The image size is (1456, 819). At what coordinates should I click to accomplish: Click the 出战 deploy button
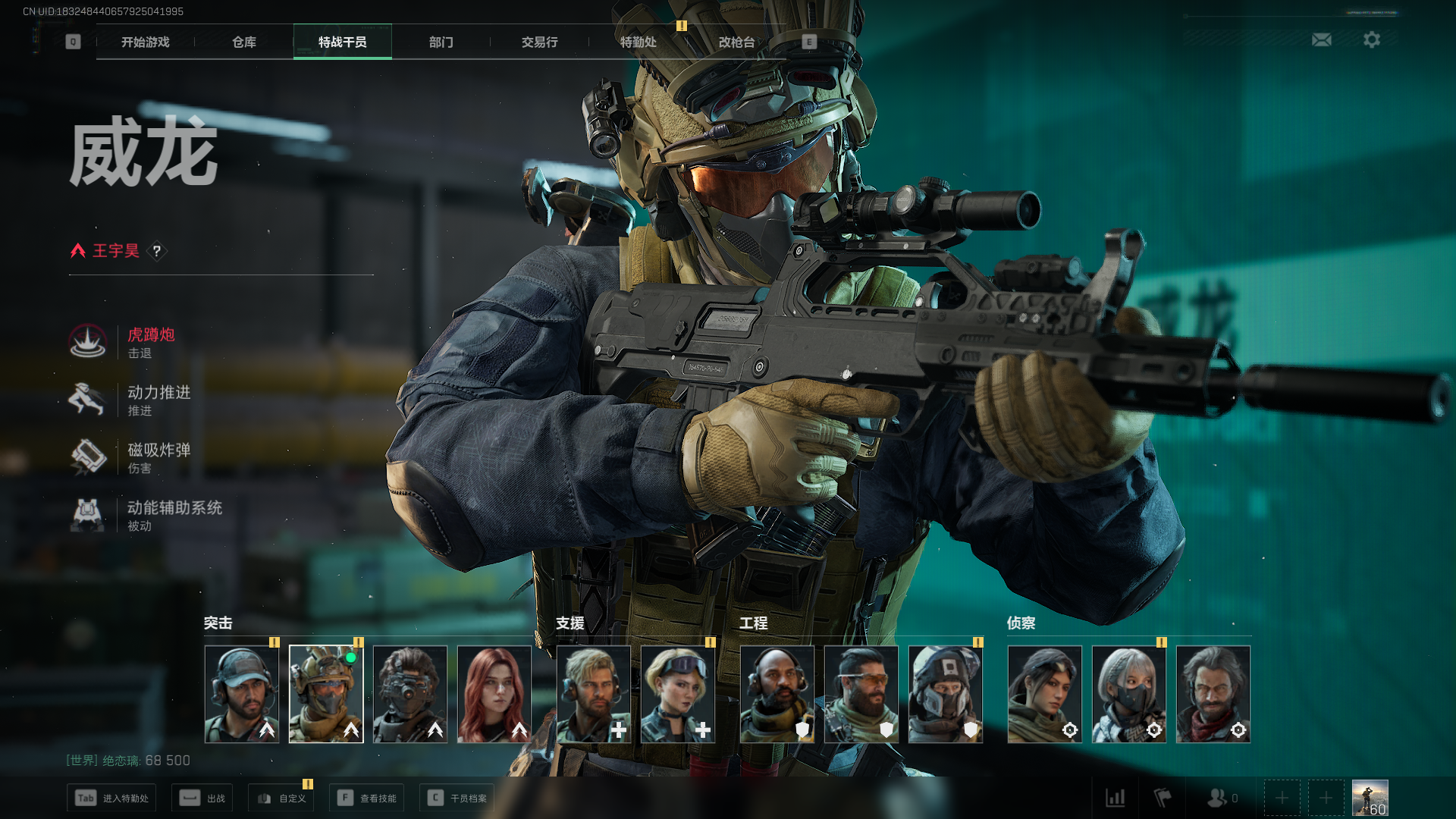(x=202, y=798)
